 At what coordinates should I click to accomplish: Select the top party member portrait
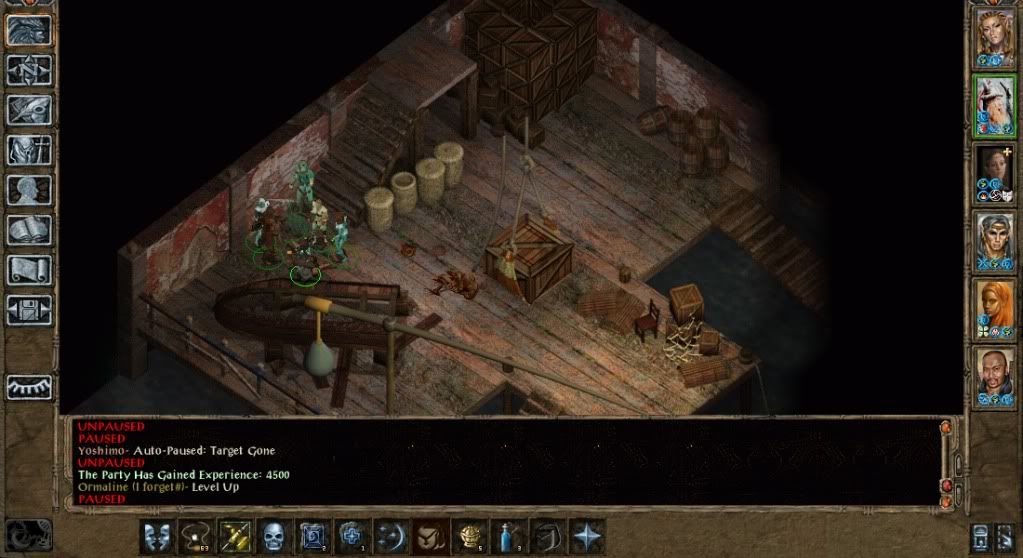tap(995, 36)
